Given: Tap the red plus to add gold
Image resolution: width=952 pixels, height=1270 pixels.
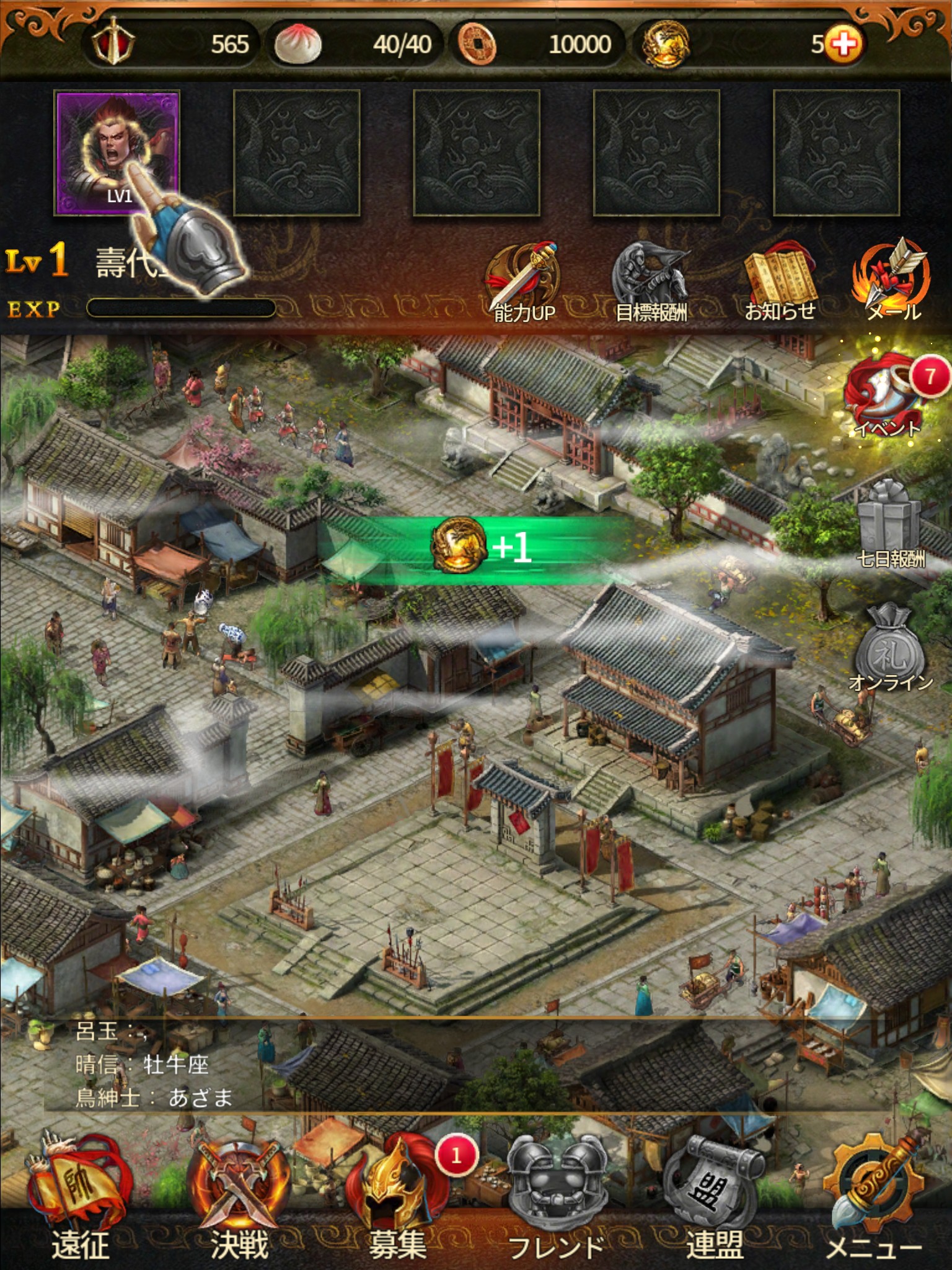Looking at the screenshot, I should (844, 45).
